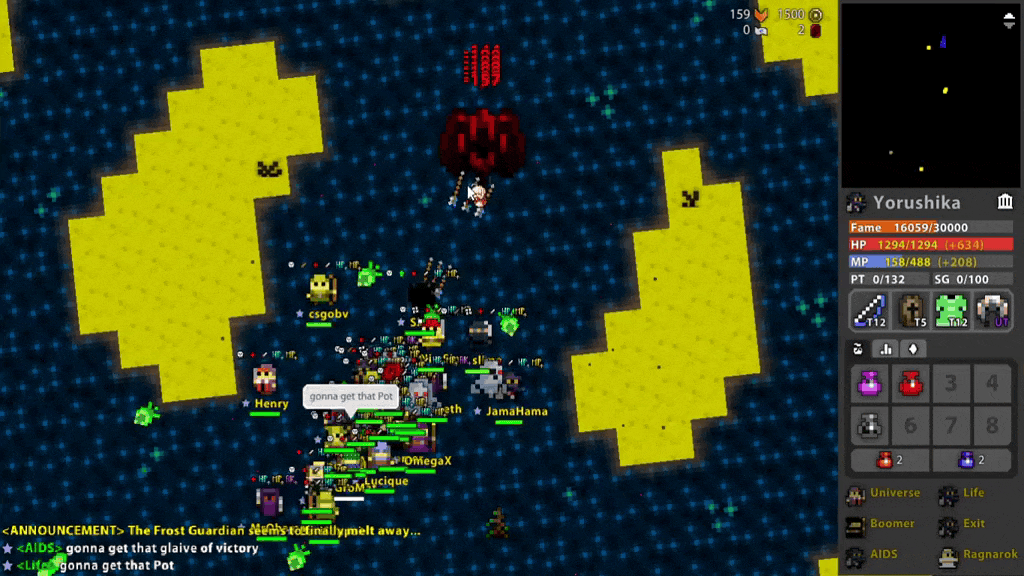1024x576 pixels.
Task: Select the purple potion in inventory
Action: pos(869,383)
